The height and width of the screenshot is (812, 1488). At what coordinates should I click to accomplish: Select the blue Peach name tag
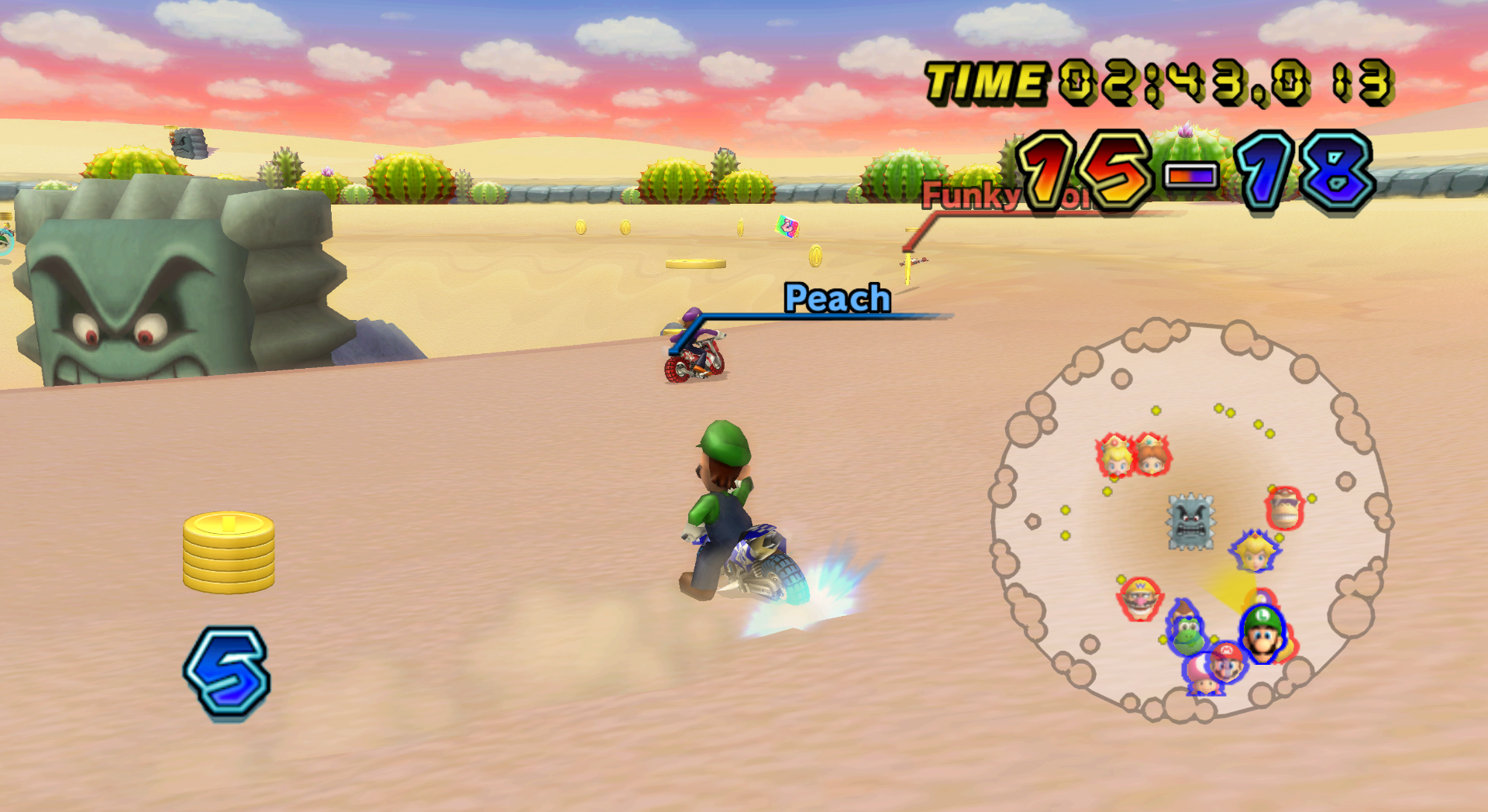coord(837,299)
